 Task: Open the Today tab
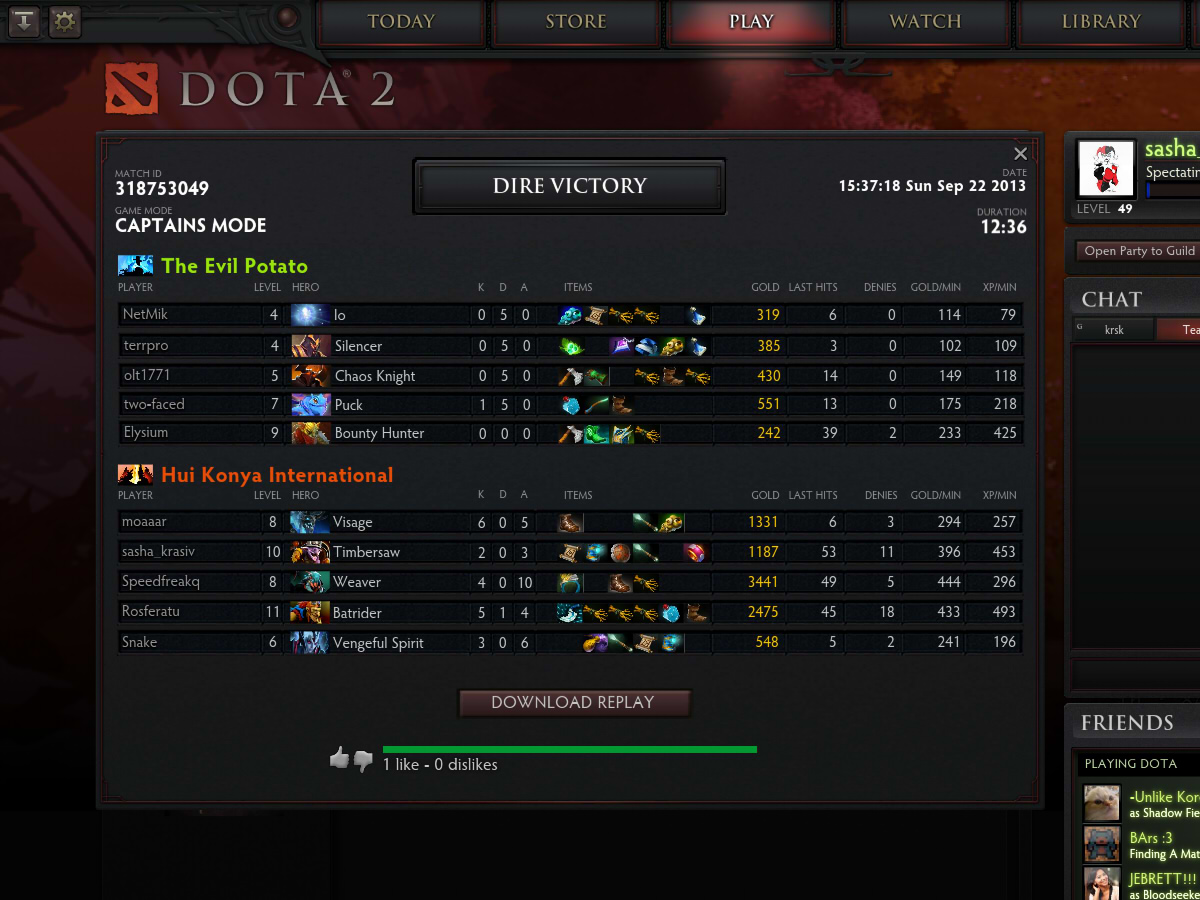[401, 22]
